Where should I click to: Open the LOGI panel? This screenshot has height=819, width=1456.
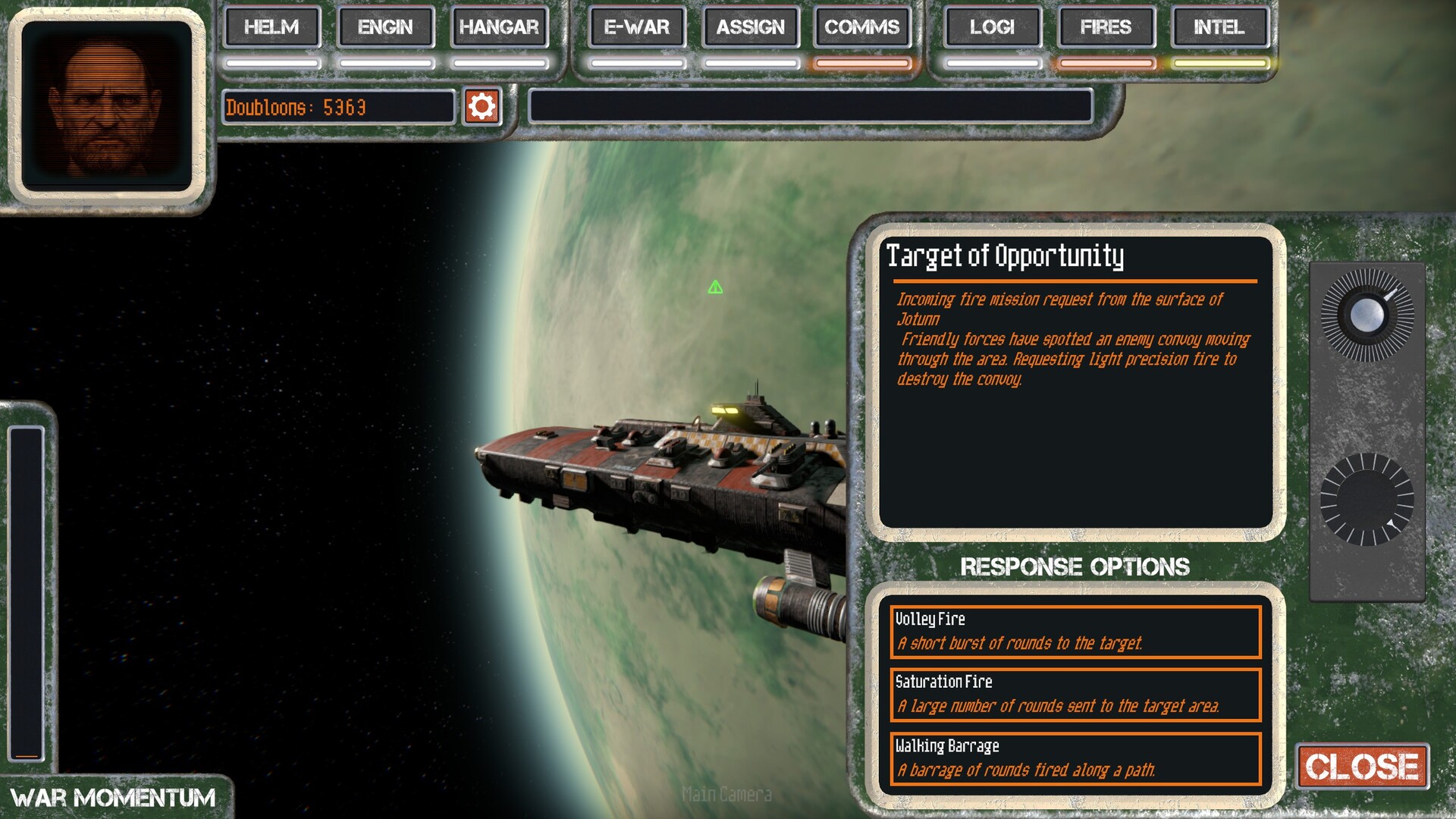click(x=992, y=27)
